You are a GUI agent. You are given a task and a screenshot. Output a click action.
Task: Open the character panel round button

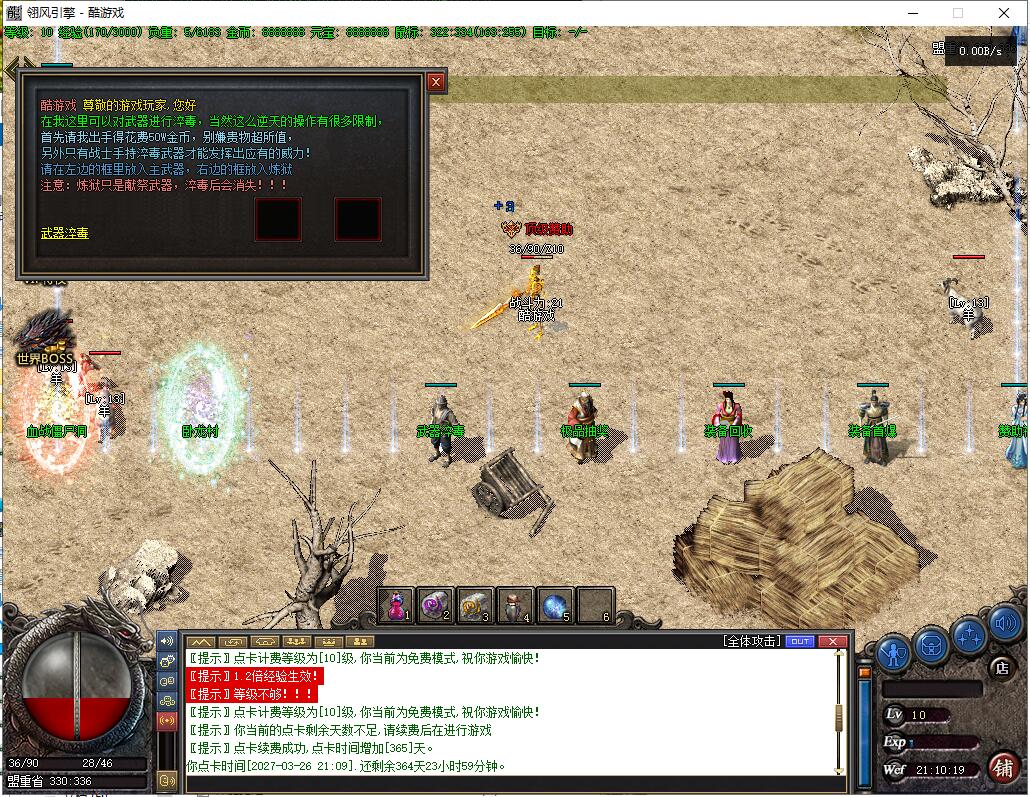coord(894,653)
